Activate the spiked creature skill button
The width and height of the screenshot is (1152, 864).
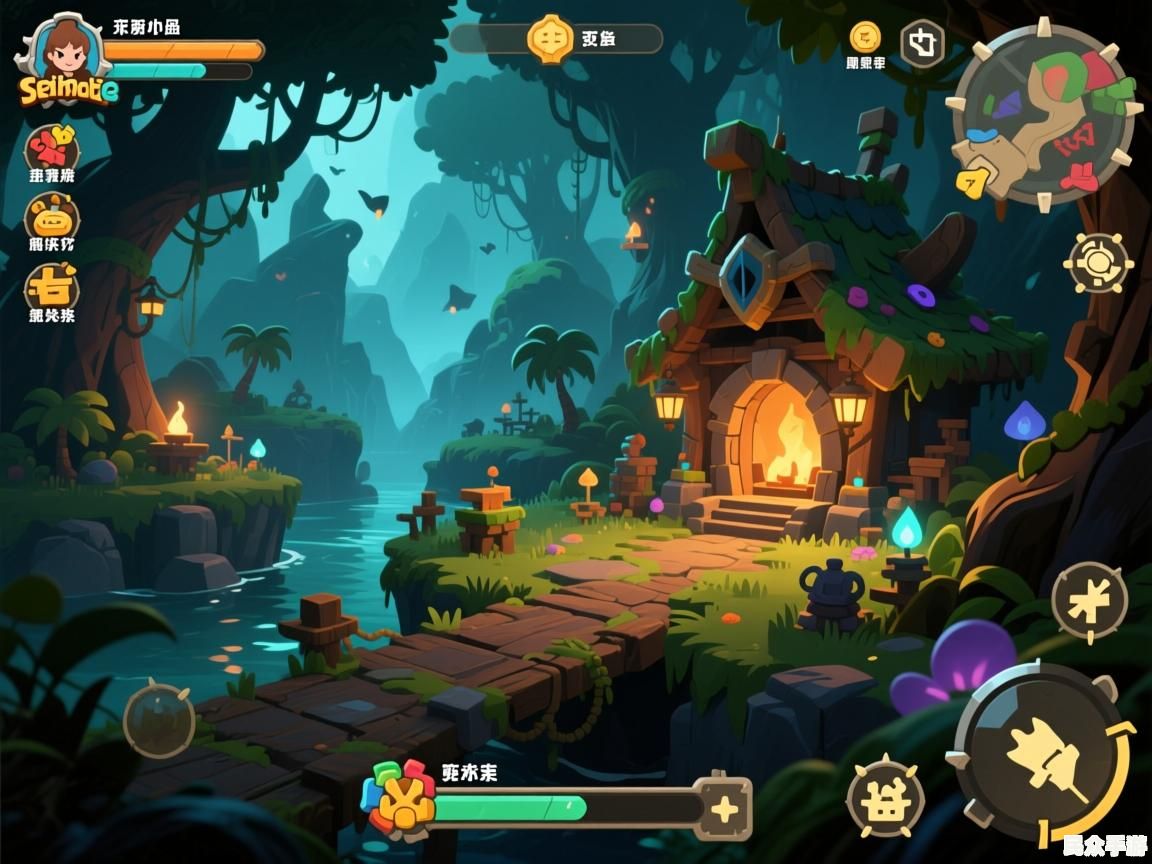pyautogui.click(x=884, y=798)
